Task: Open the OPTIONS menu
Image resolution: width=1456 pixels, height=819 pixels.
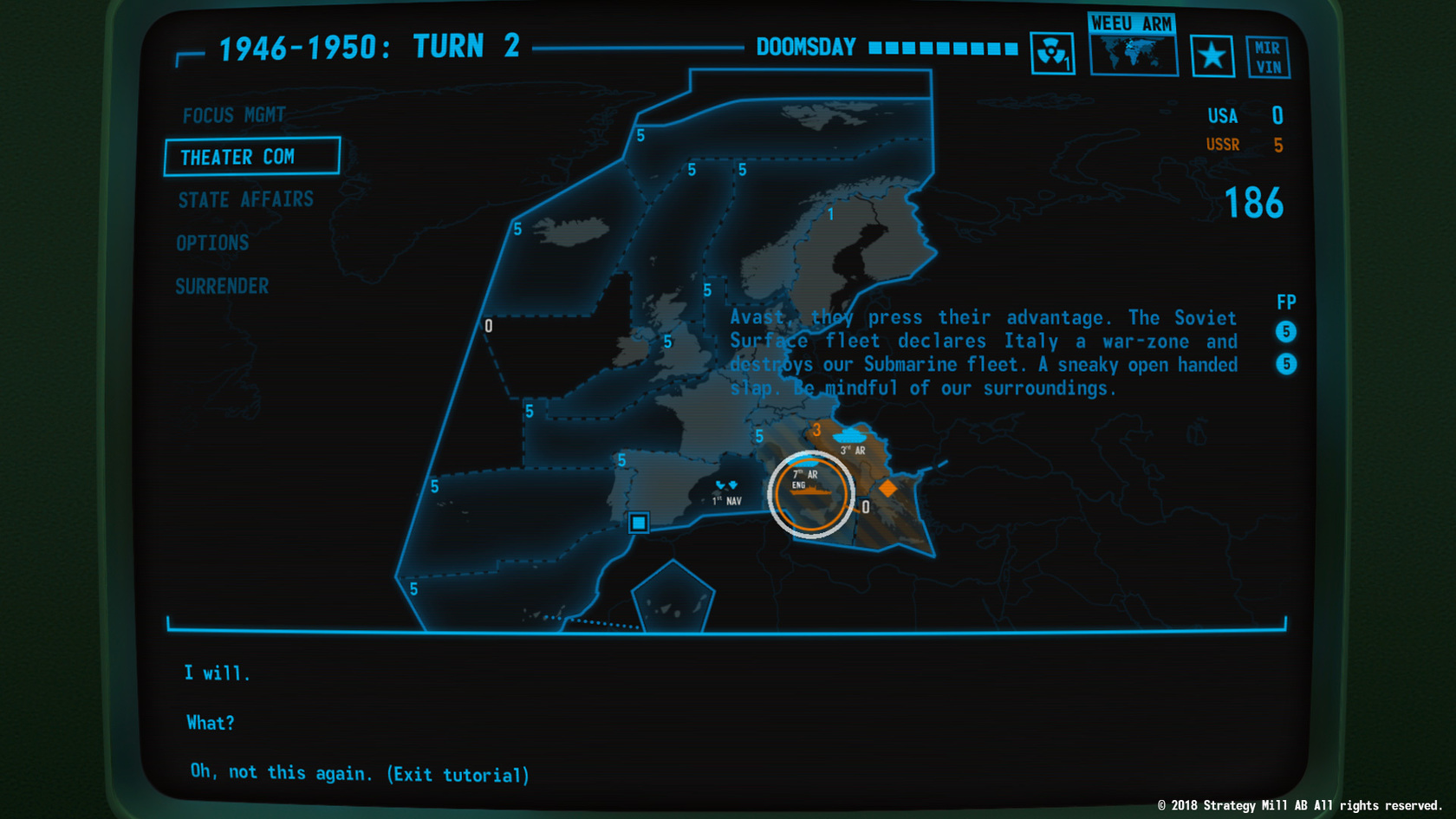Action: (x=212, y=243)
